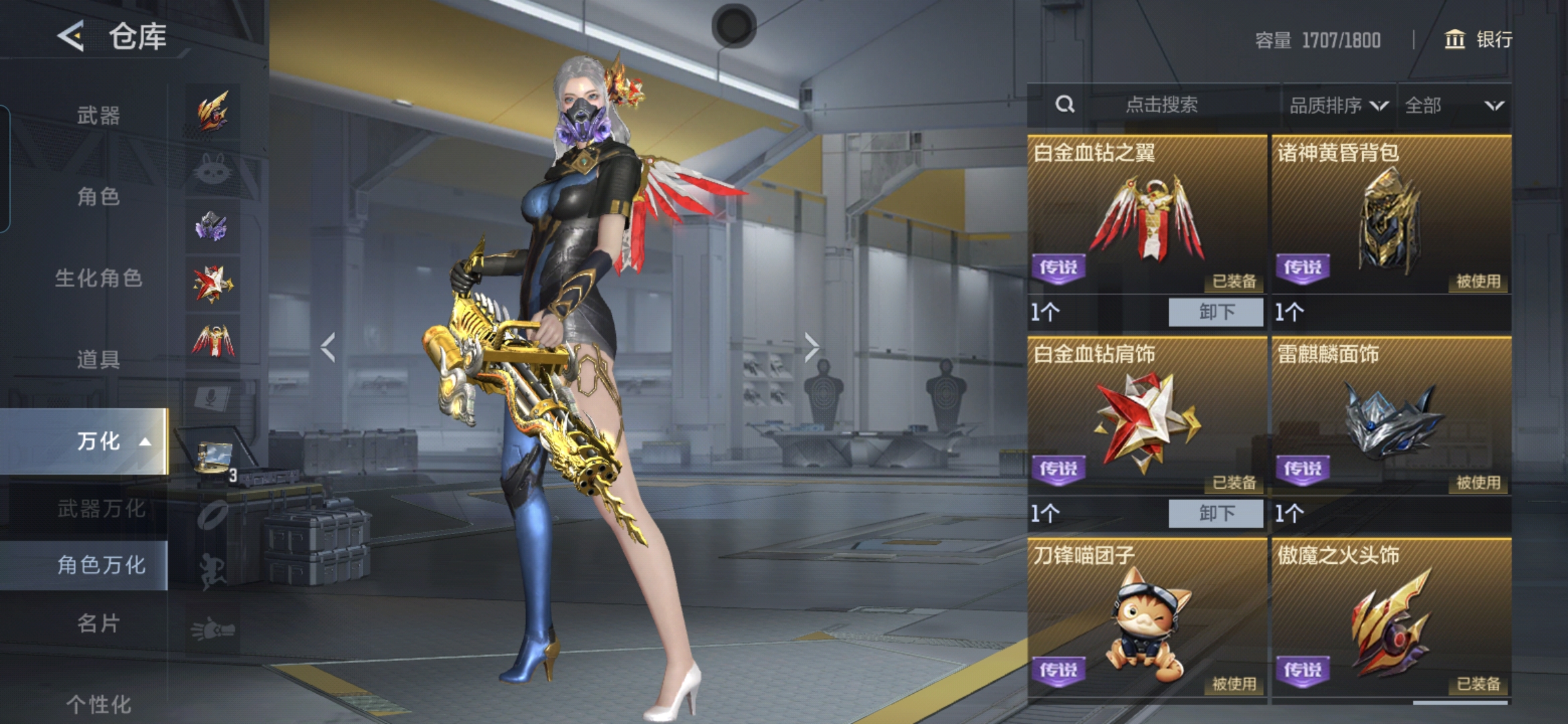
Task: Select the 道具 items category
Action: pos(98,359)
